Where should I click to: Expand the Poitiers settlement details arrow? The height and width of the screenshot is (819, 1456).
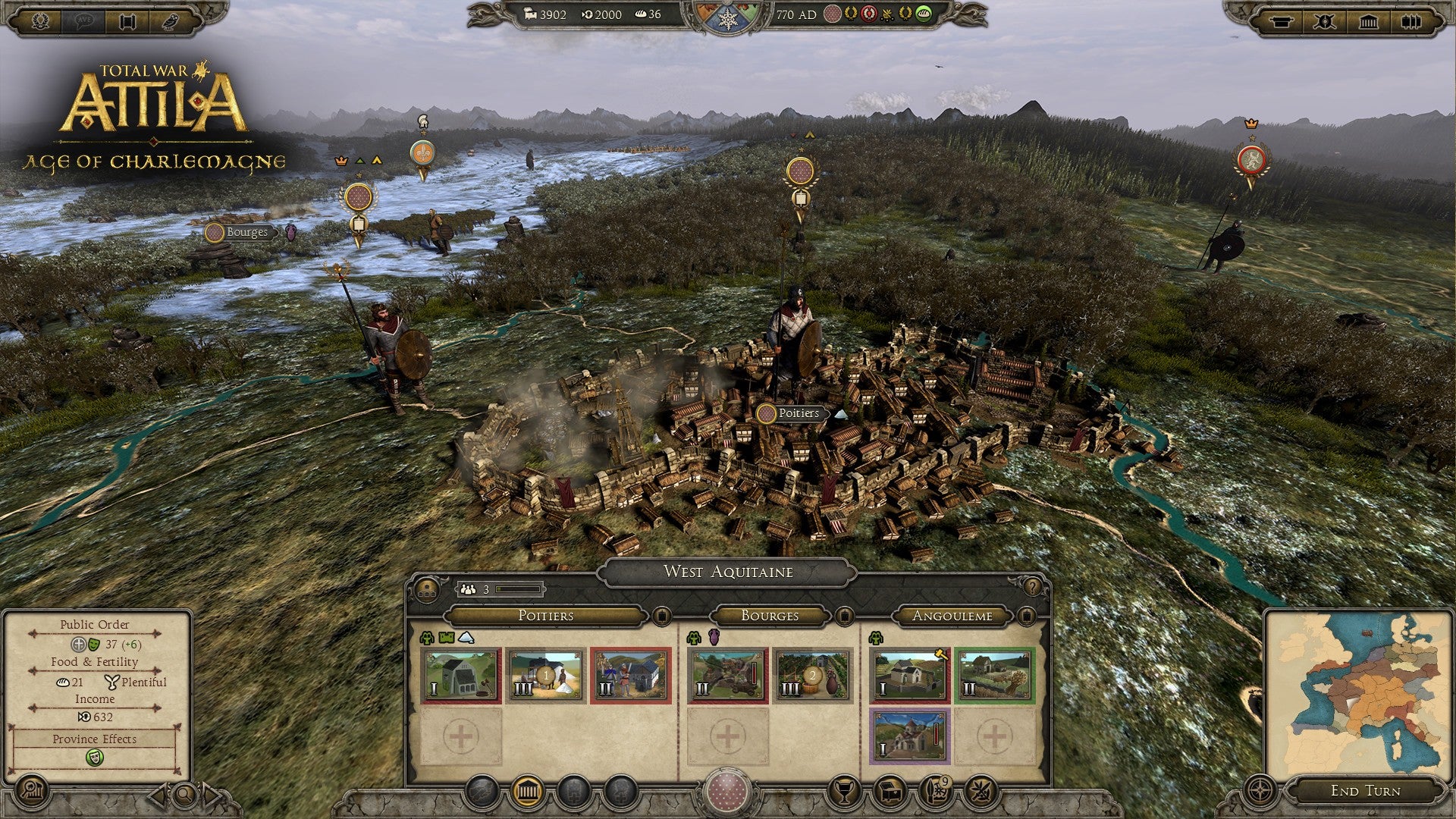pyautogui.click(x=664, y=616)
